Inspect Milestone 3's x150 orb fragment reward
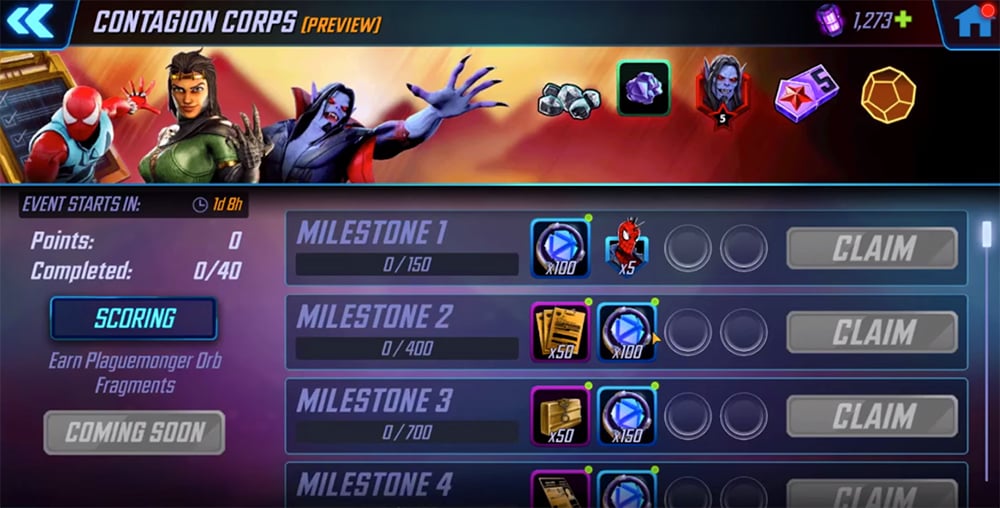 tap(626, 416)
